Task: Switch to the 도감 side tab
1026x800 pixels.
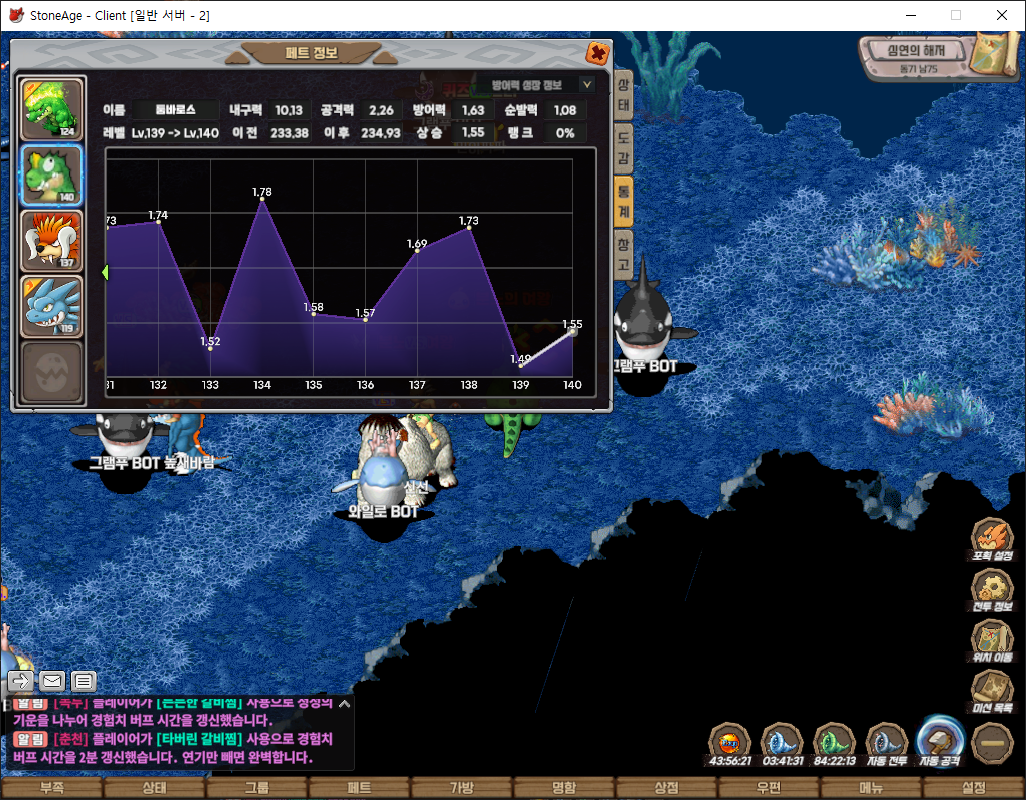Action: click(623, 147)
